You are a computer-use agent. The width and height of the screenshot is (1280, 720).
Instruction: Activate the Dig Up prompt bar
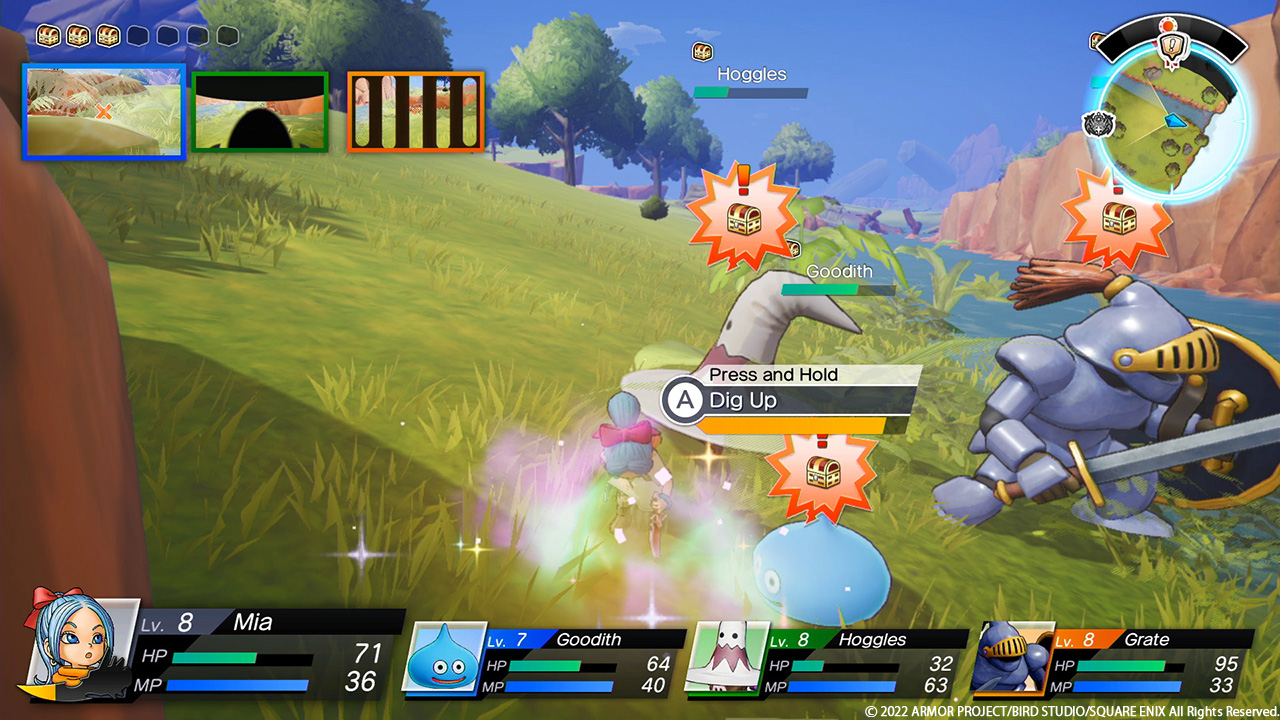[790, 401]
